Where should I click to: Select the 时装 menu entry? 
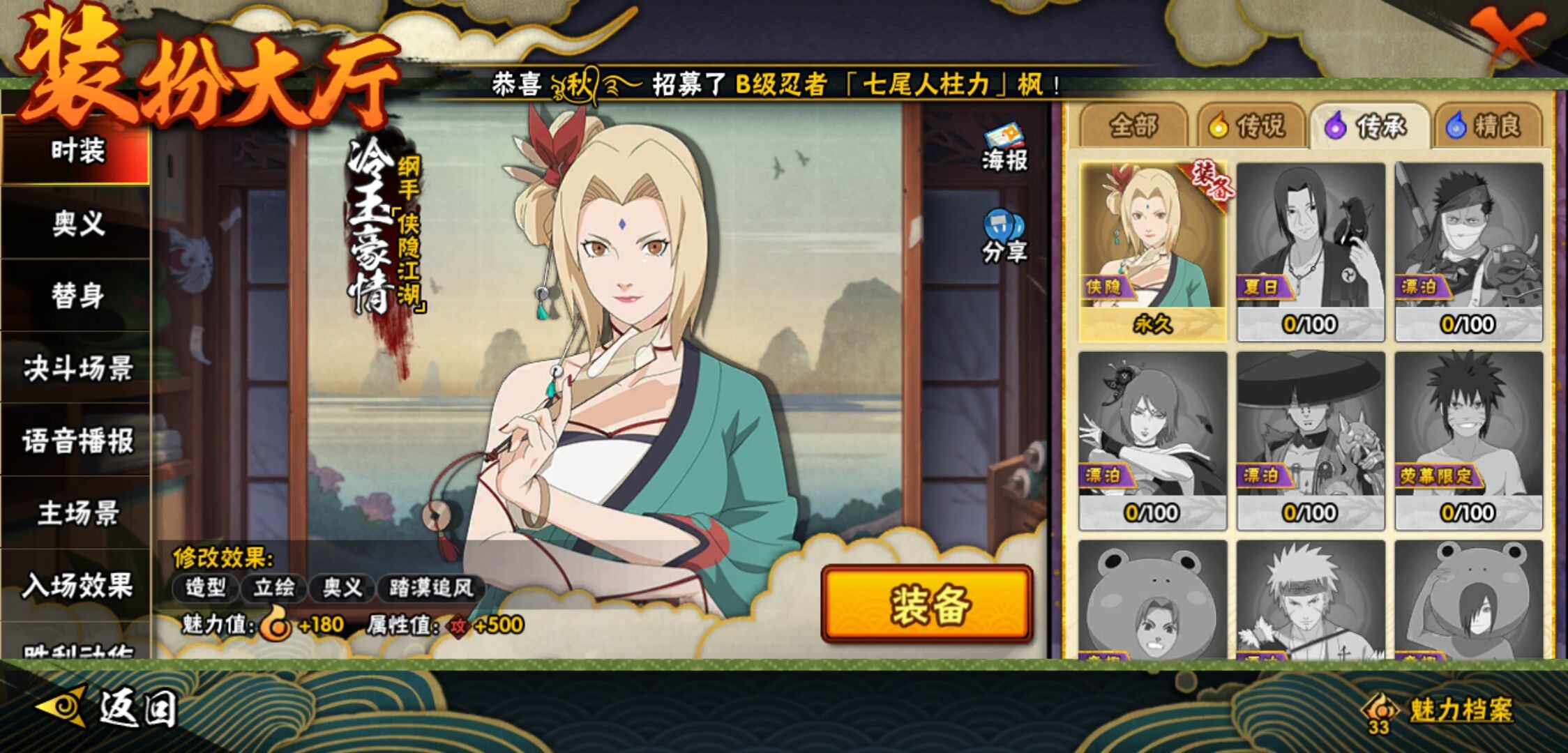pos(77,151)
